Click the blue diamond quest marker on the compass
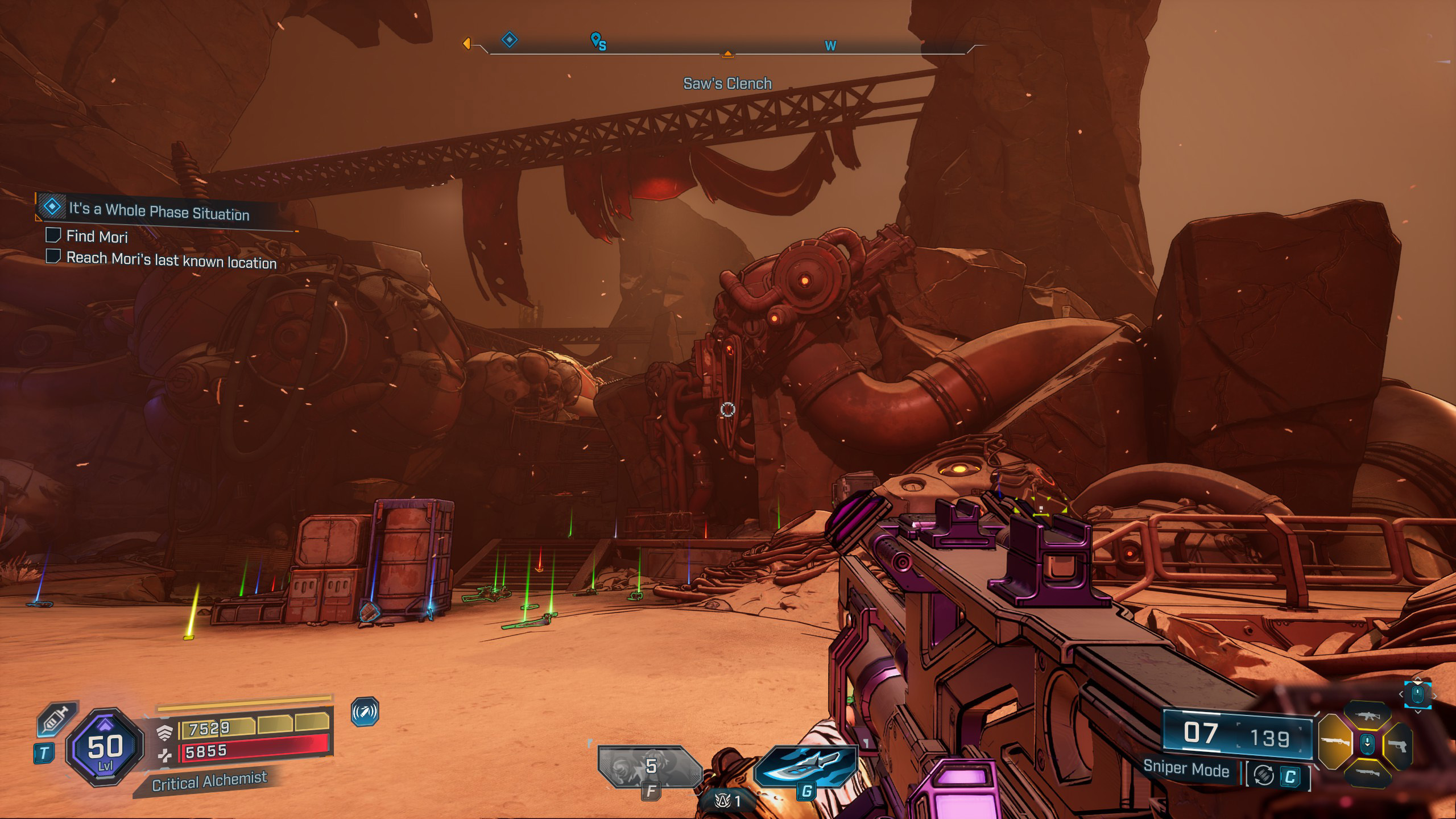The image size is (1456, 819). pyautogui.click(x=509, y=40)
